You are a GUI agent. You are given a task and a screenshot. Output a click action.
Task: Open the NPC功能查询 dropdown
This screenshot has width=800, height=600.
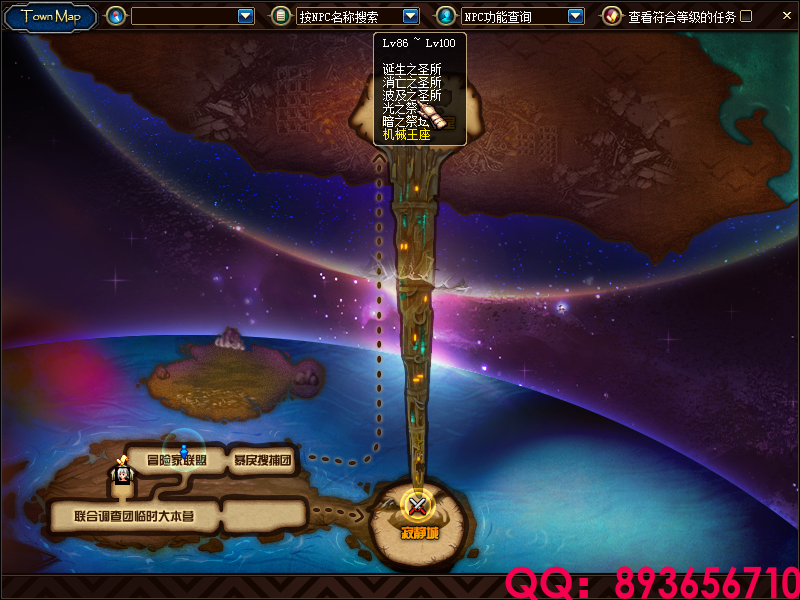click(575, 16)
